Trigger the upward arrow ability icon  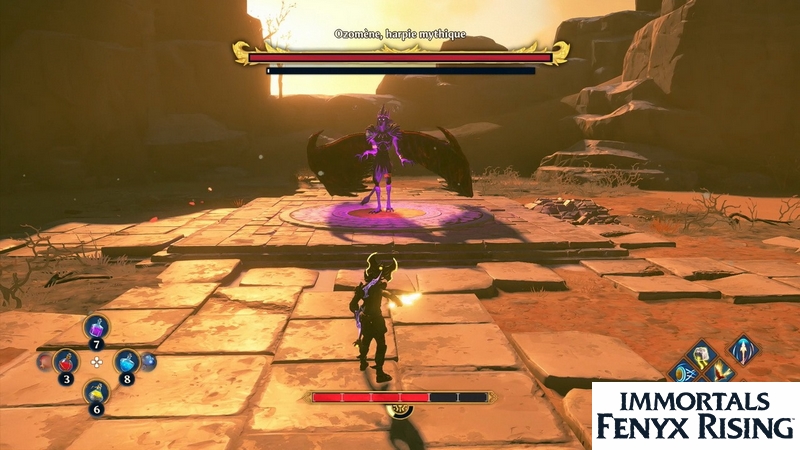[742, 349]
